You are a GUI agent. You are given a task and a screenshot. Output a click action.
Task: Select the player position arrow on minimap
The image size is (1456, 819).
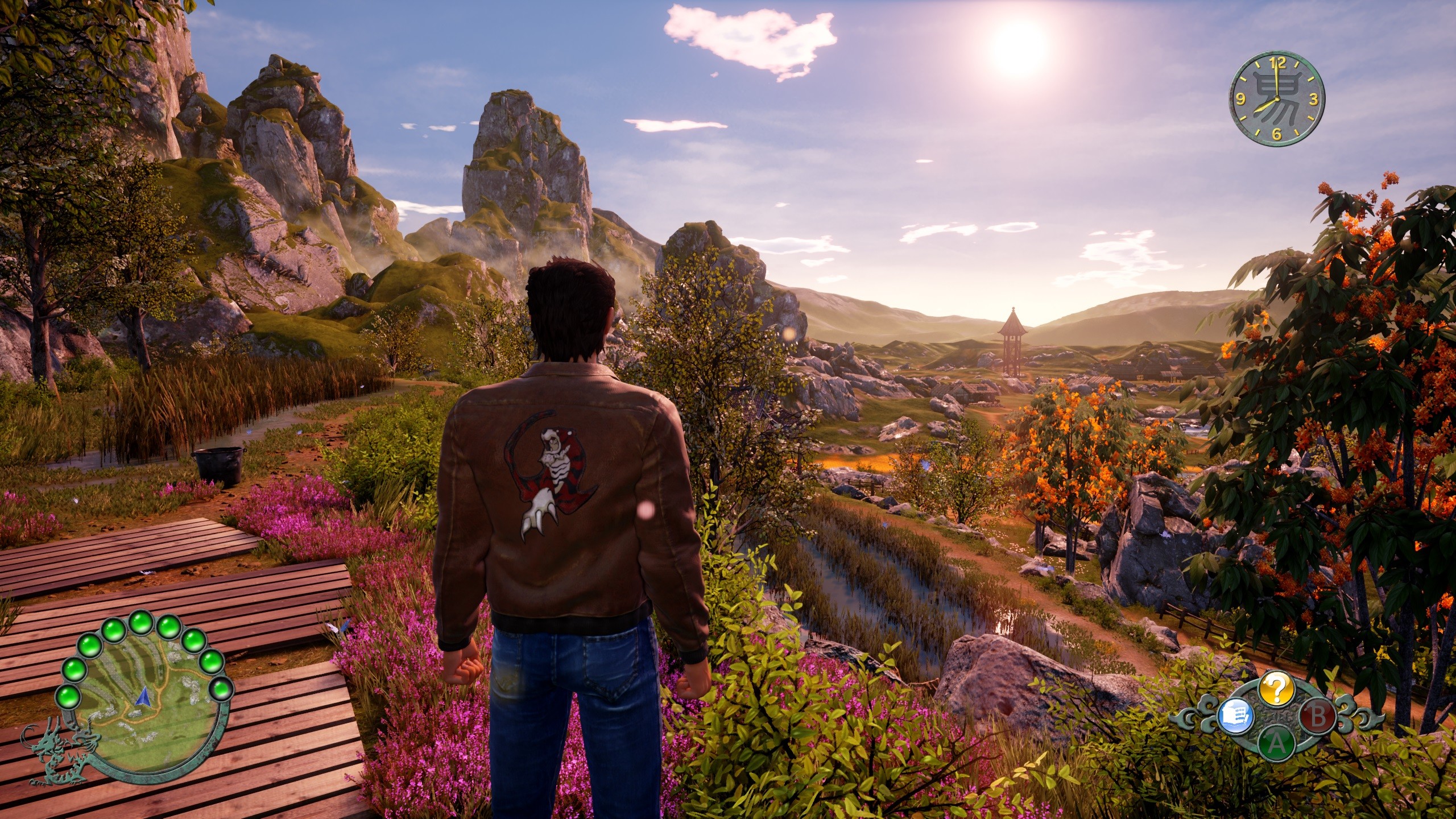tap(143, 697)
